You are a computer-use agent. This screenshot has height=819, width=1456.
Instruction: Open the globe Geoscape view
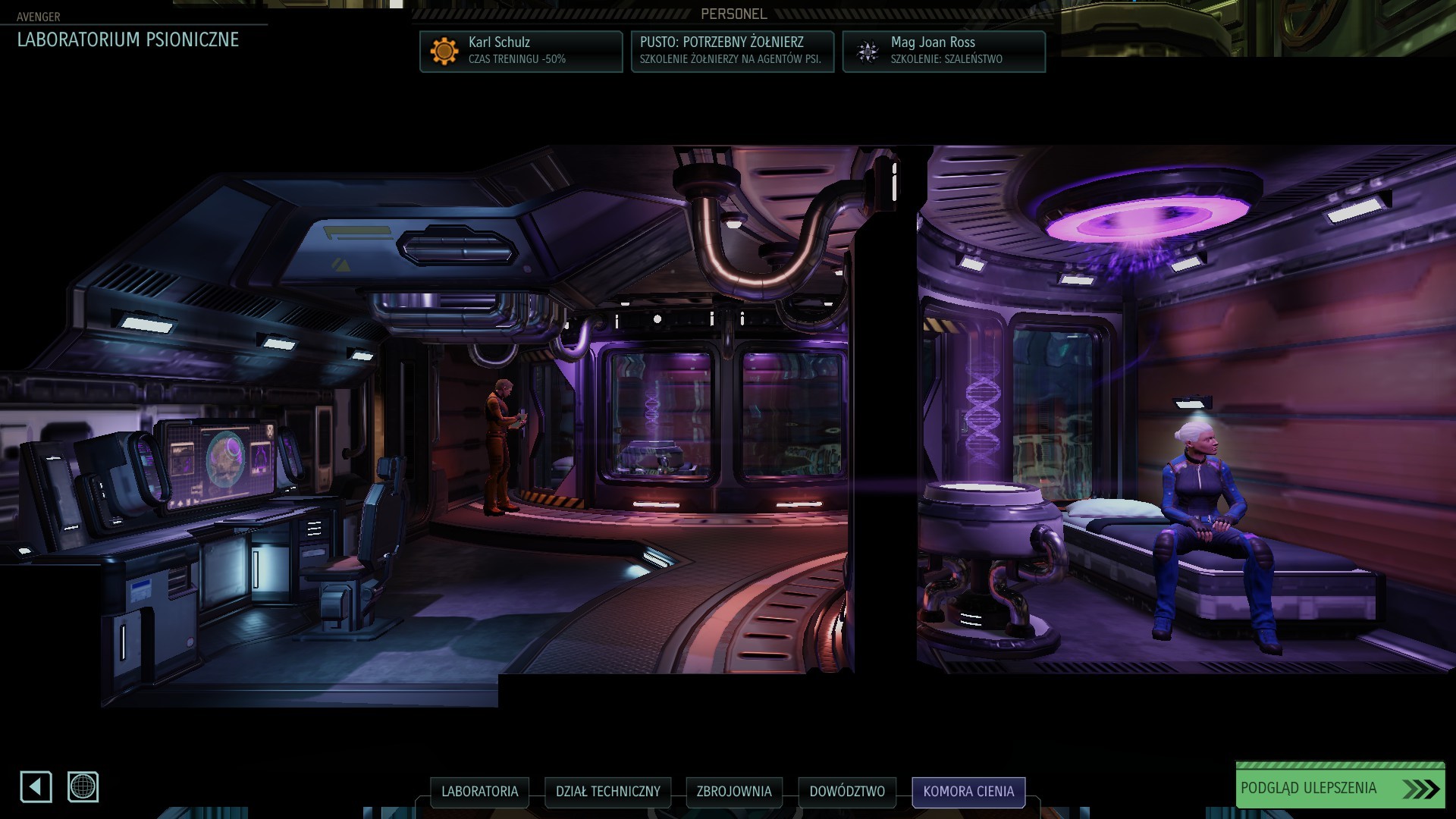click(x=83, y=786)
